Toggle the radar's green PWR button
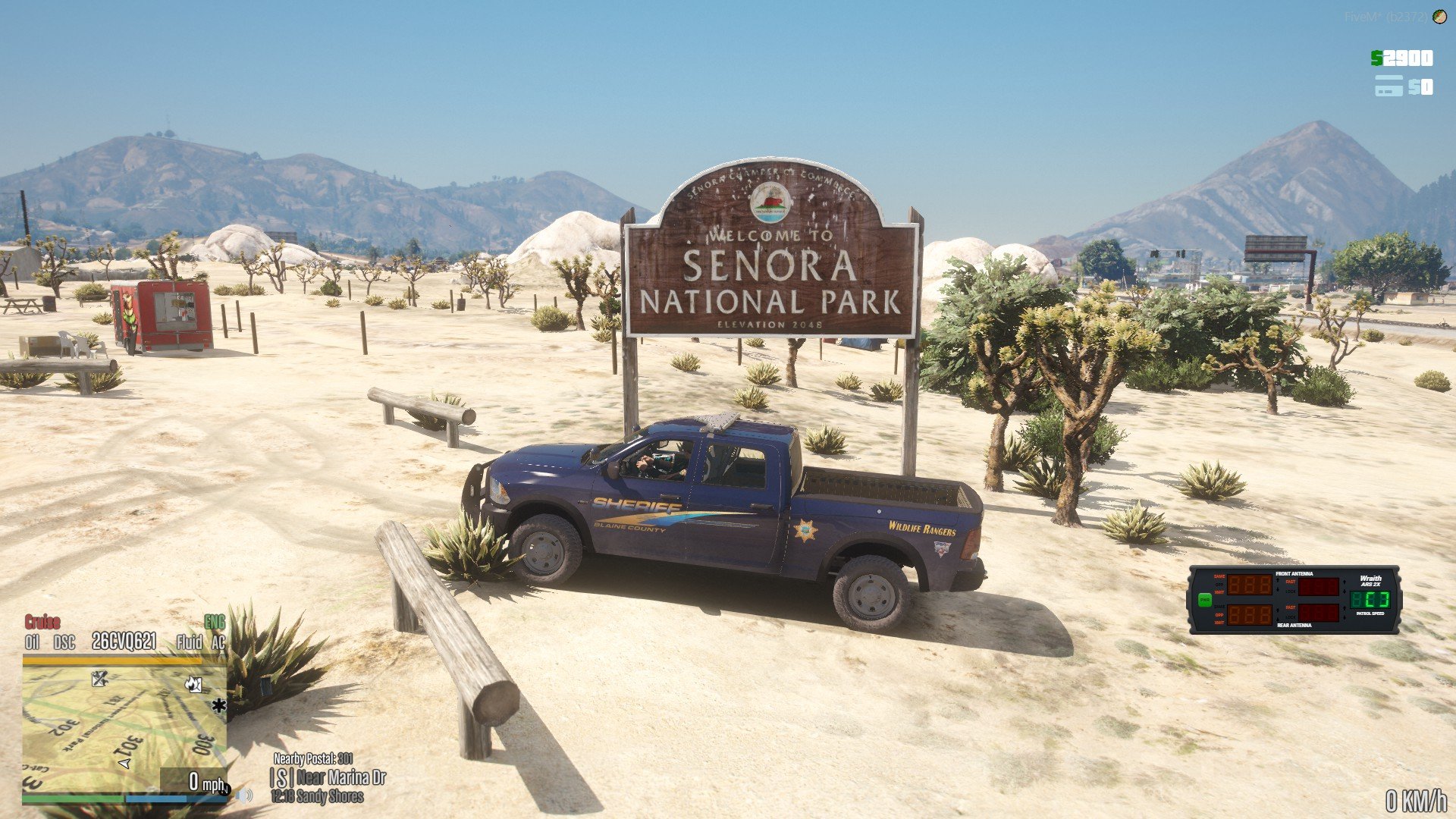 1205,601
